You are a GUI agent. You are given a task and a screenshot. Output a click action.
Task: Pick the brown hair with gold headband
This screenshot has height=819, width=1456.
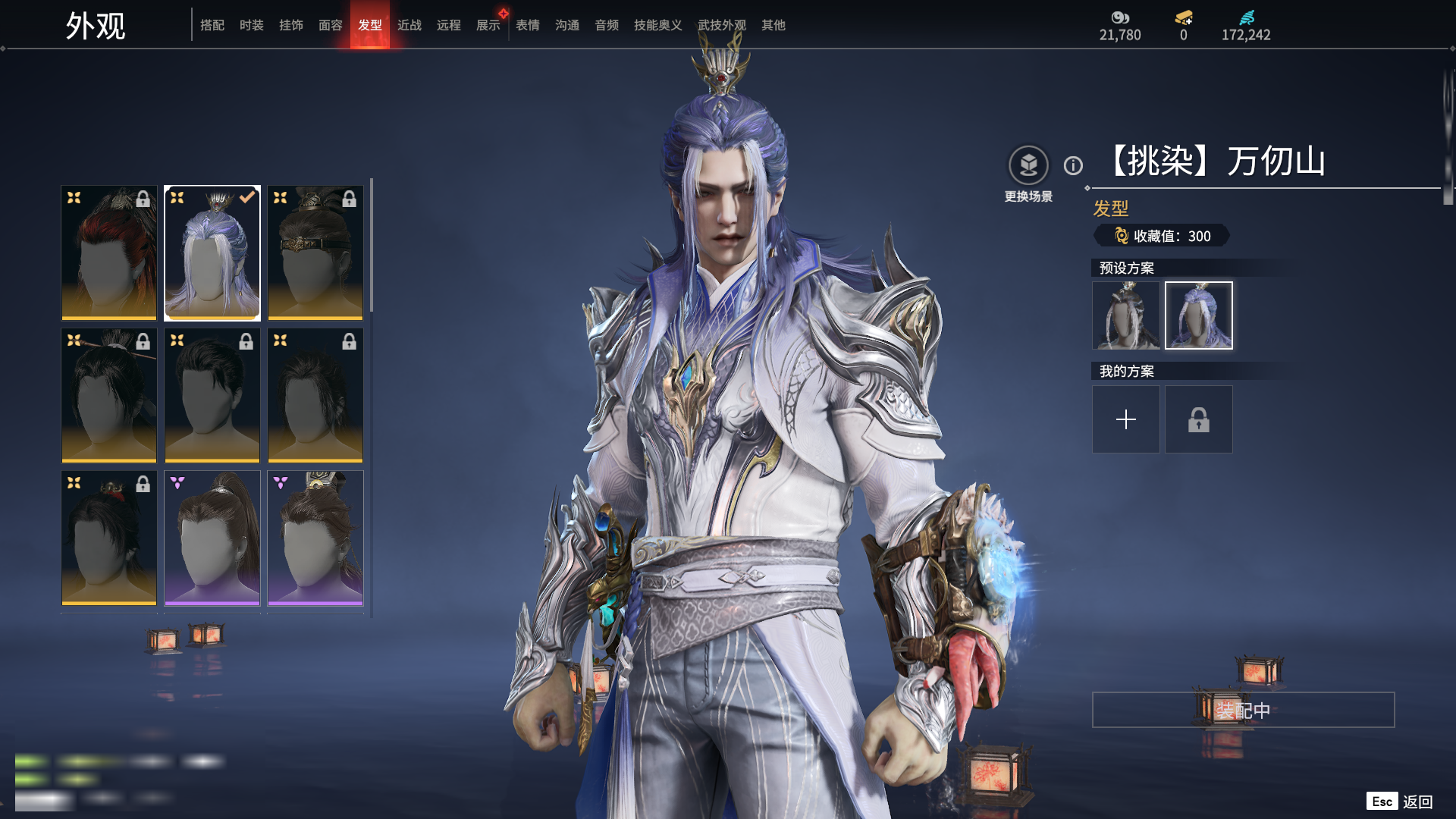315,253
